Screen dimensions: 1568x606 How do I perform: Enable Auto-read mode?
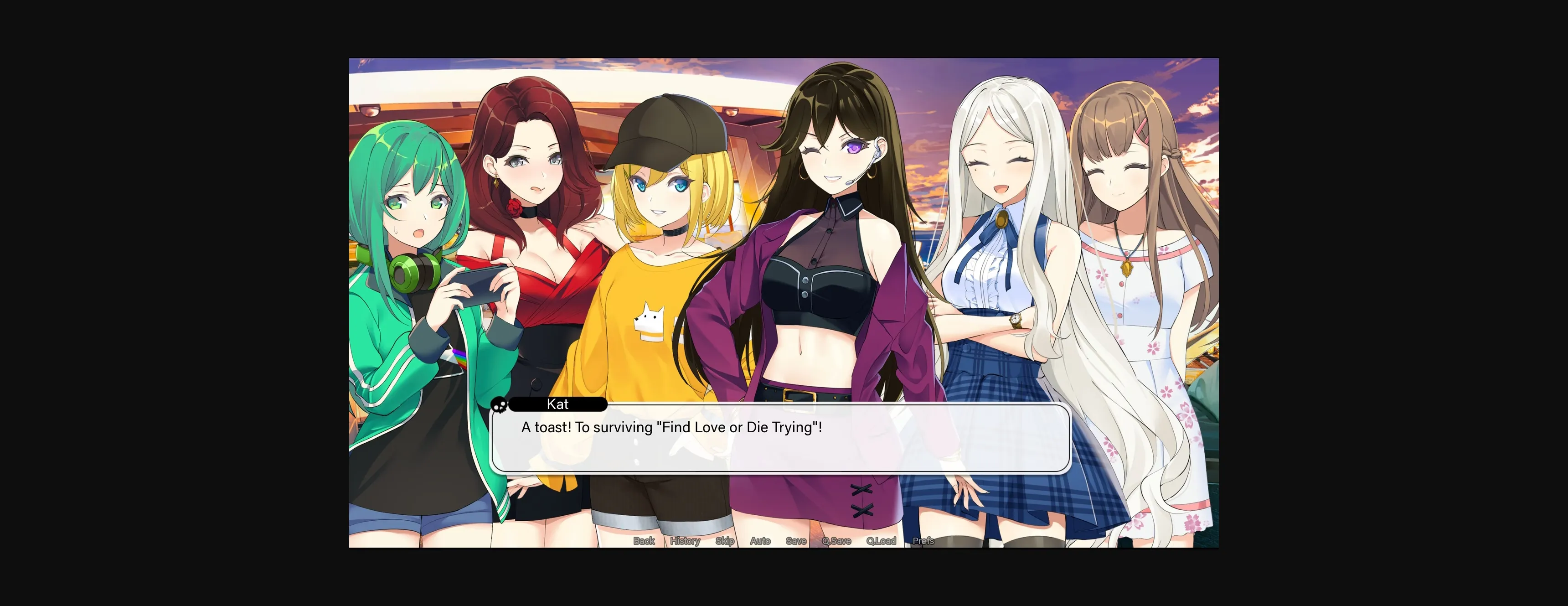click(x=760, y=541)
